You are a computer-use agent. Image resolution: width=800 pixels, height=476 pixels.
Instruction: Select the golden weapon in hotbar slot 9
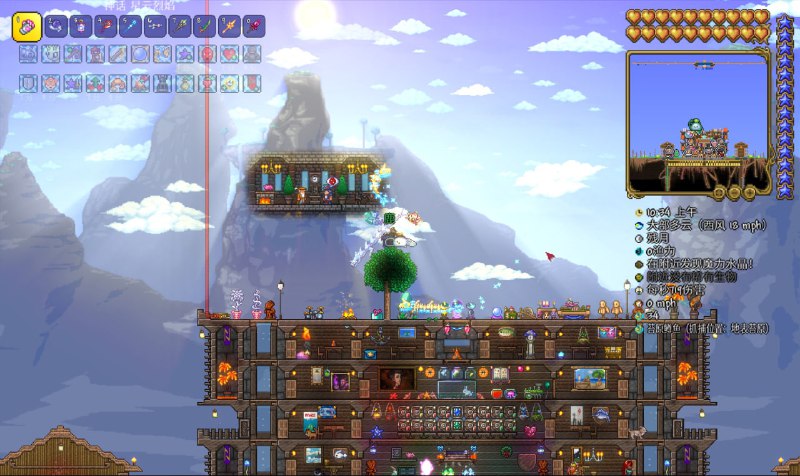coord(231,24)
